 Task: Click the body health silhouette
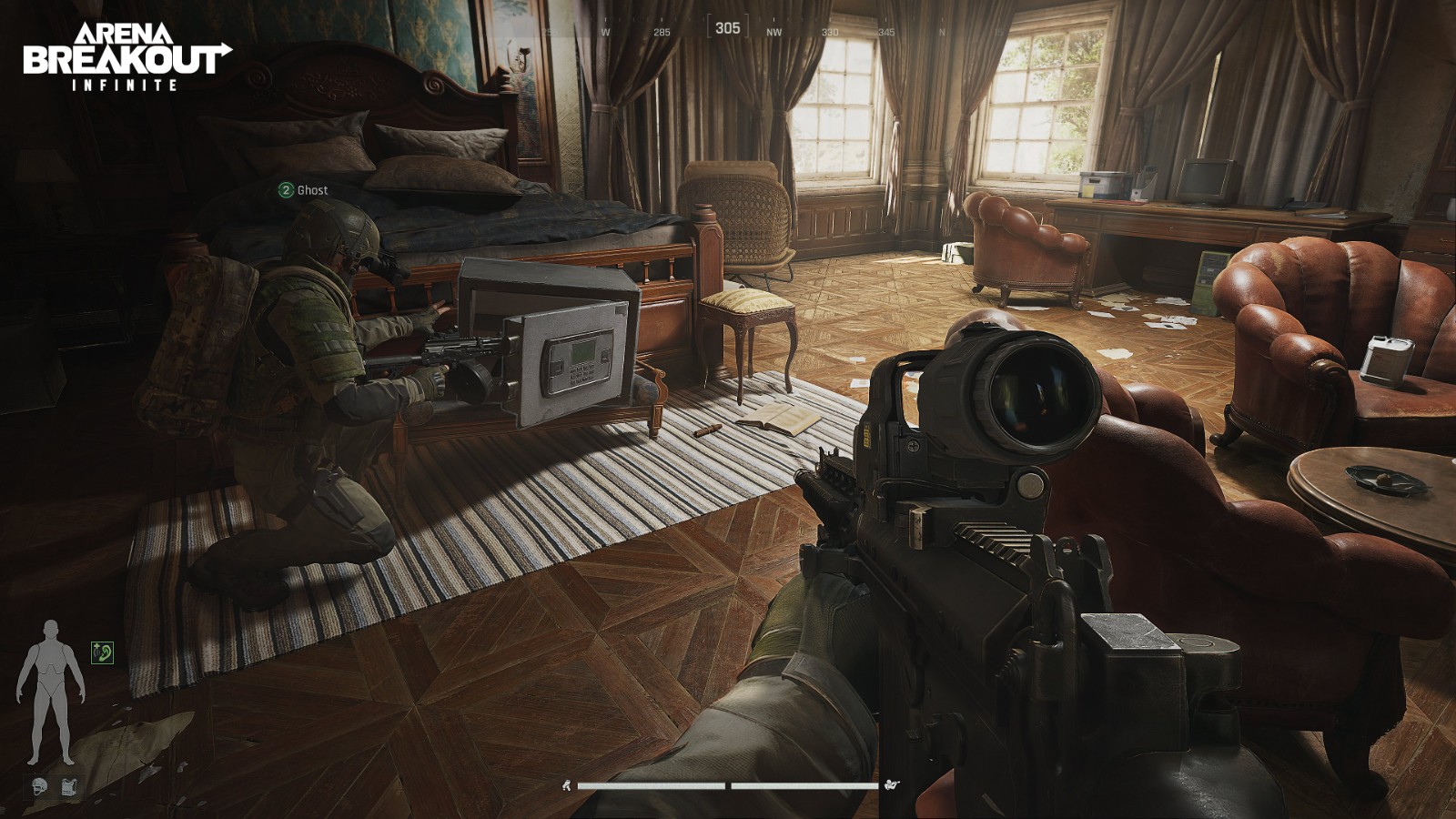point(50,690)
